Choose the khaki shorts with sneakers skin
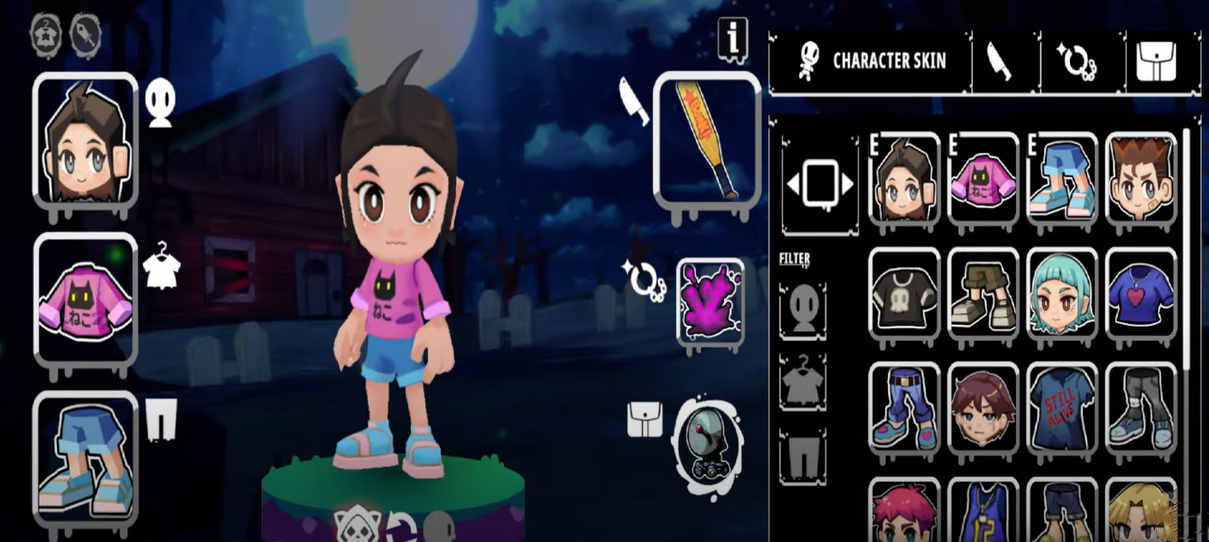1209x542 pixels. click(x=983, y=292)
